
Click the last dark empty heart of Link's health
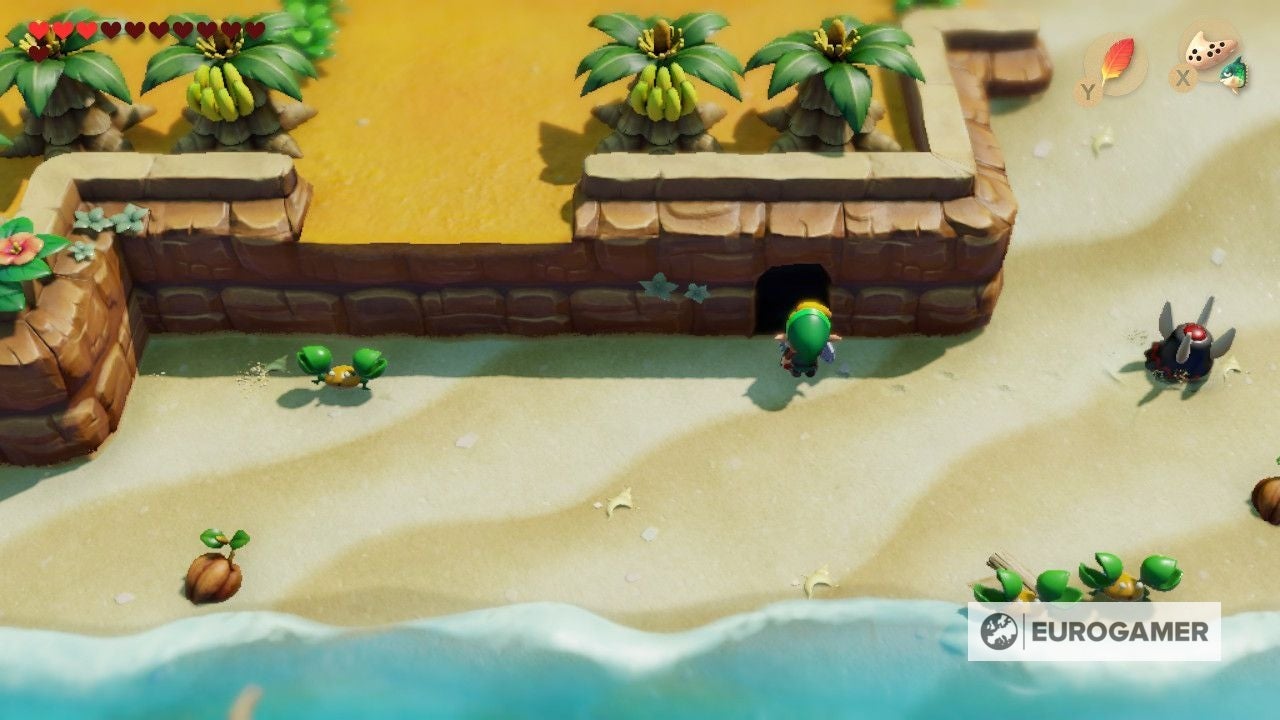[255, 29]
